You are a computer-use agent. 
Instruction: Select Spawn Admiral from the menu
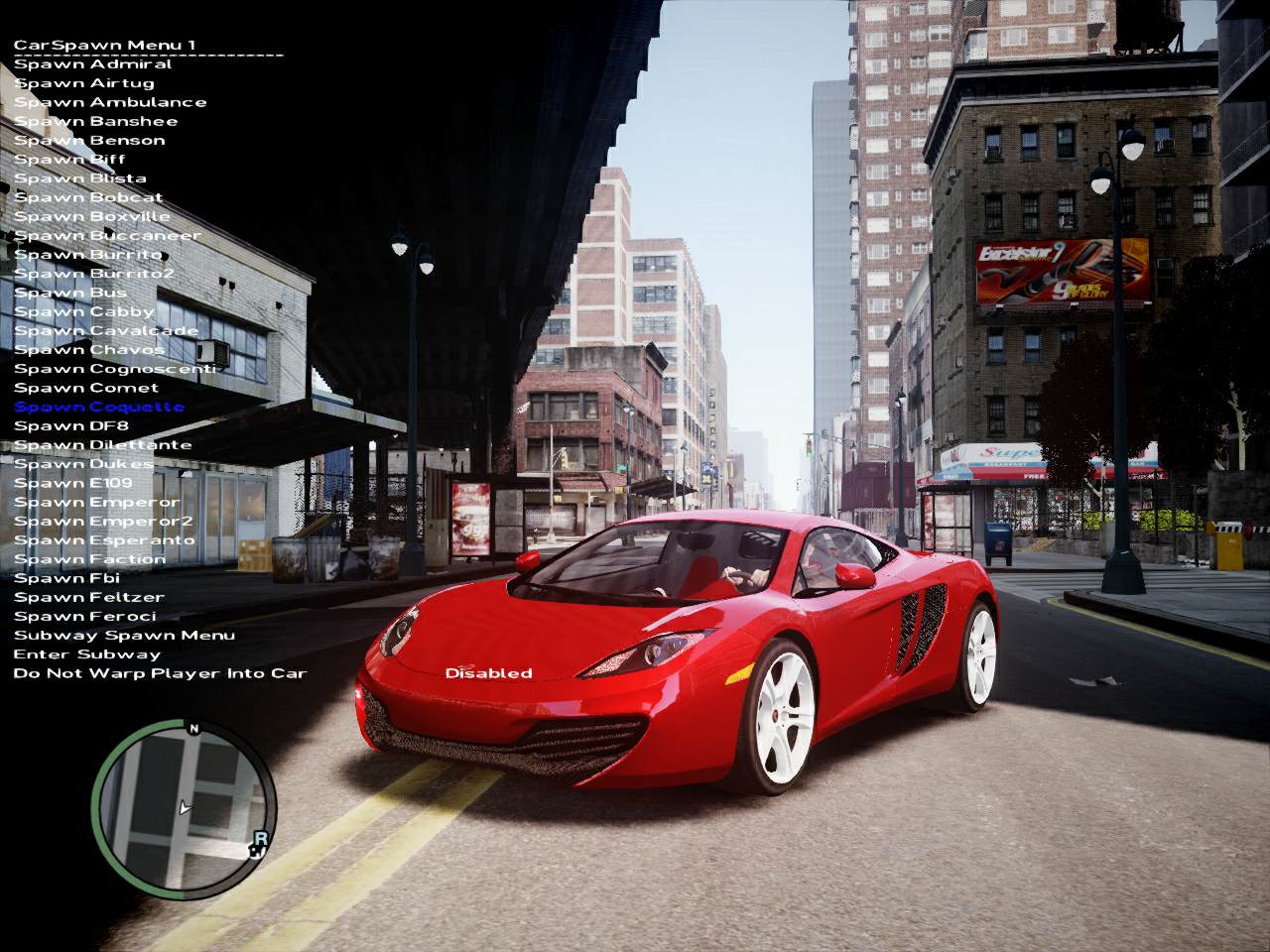tap(92, 64)
